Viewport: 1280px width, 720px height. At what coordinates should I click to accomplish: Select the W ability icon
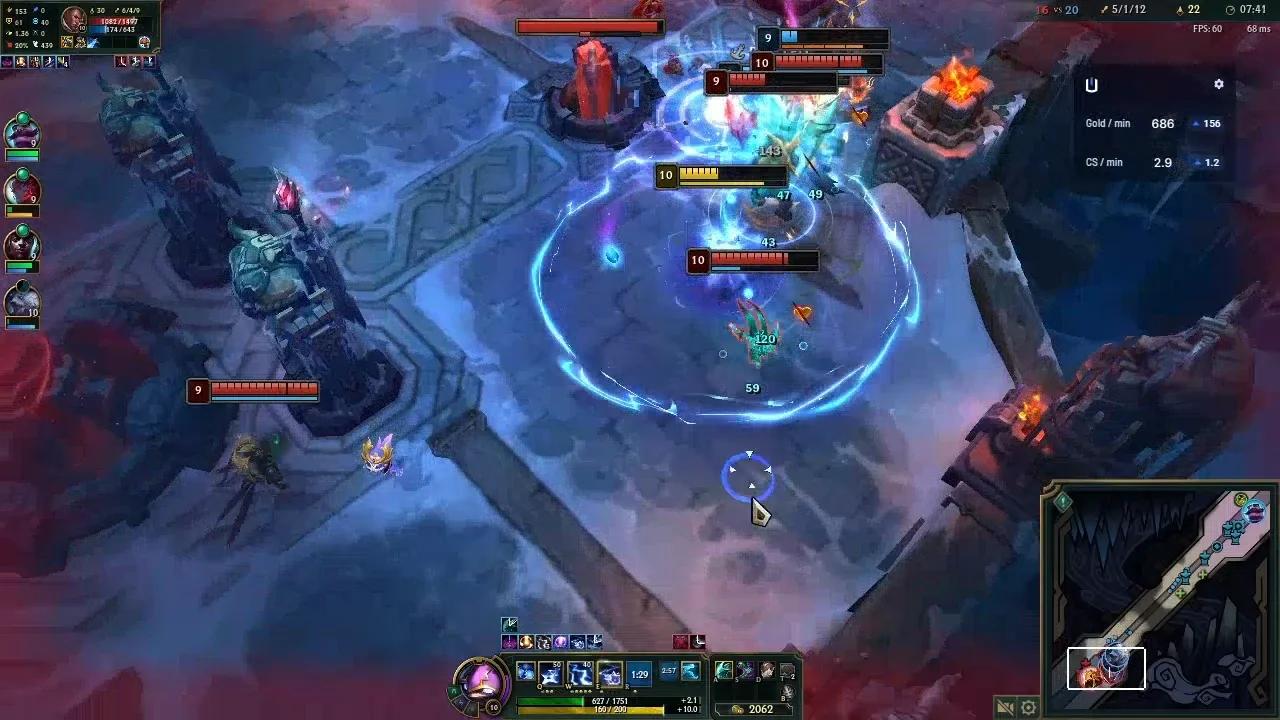point(578,672)
